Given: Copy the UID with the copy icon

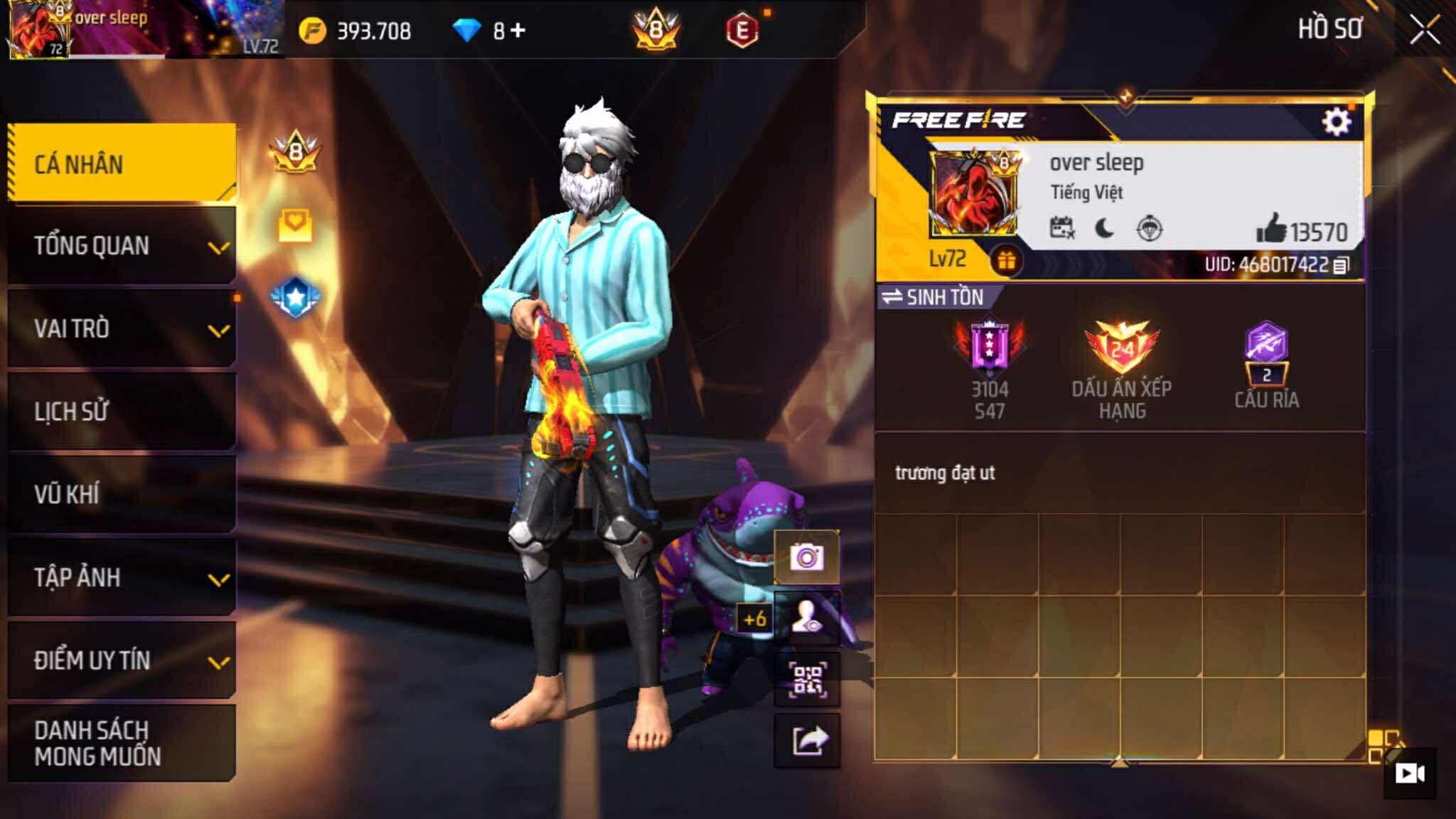Looking at the screenshot, I should click(1340, 265).
